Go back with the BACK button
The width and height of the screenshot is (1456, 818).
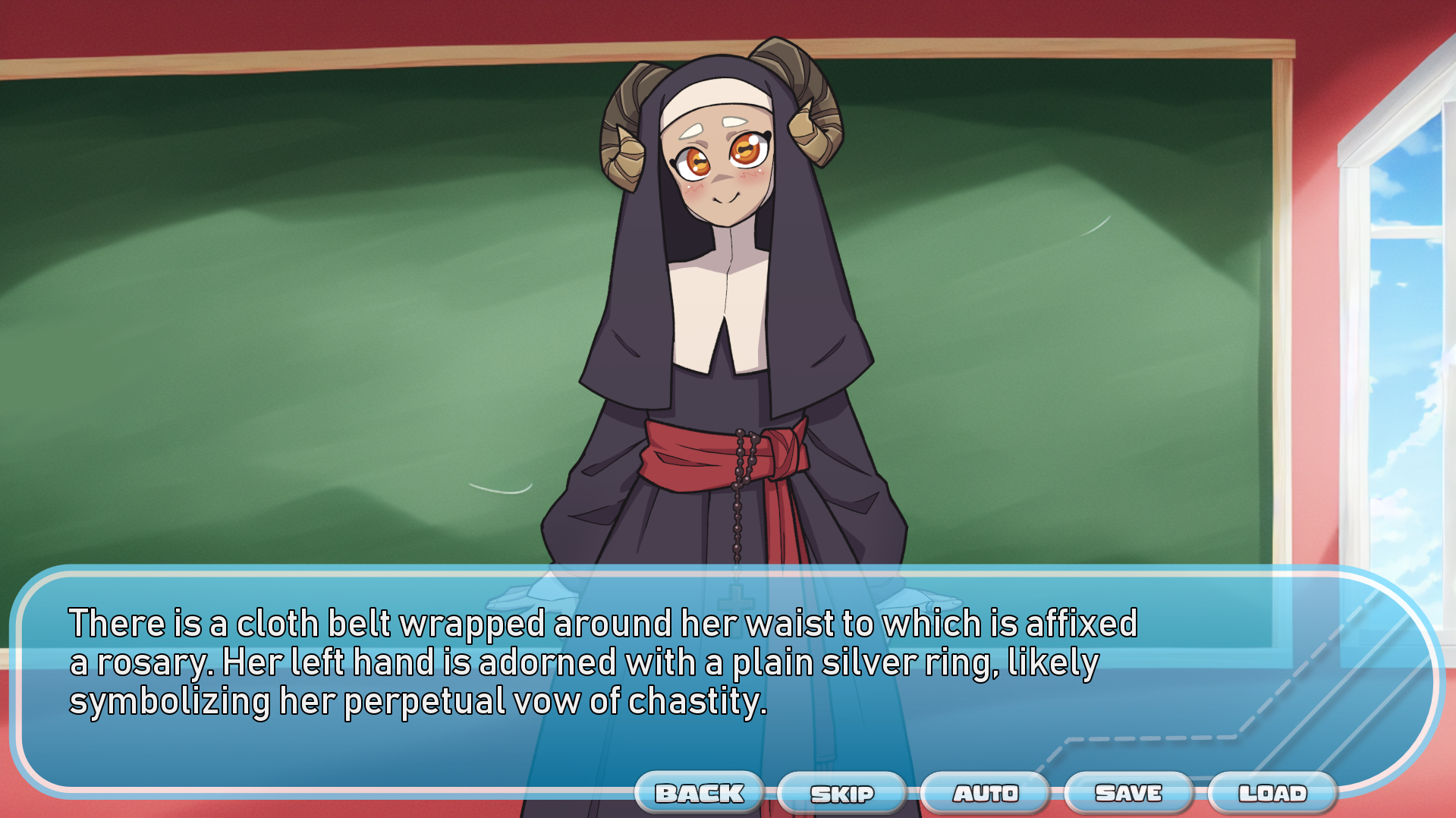click(x=700, y=793)
